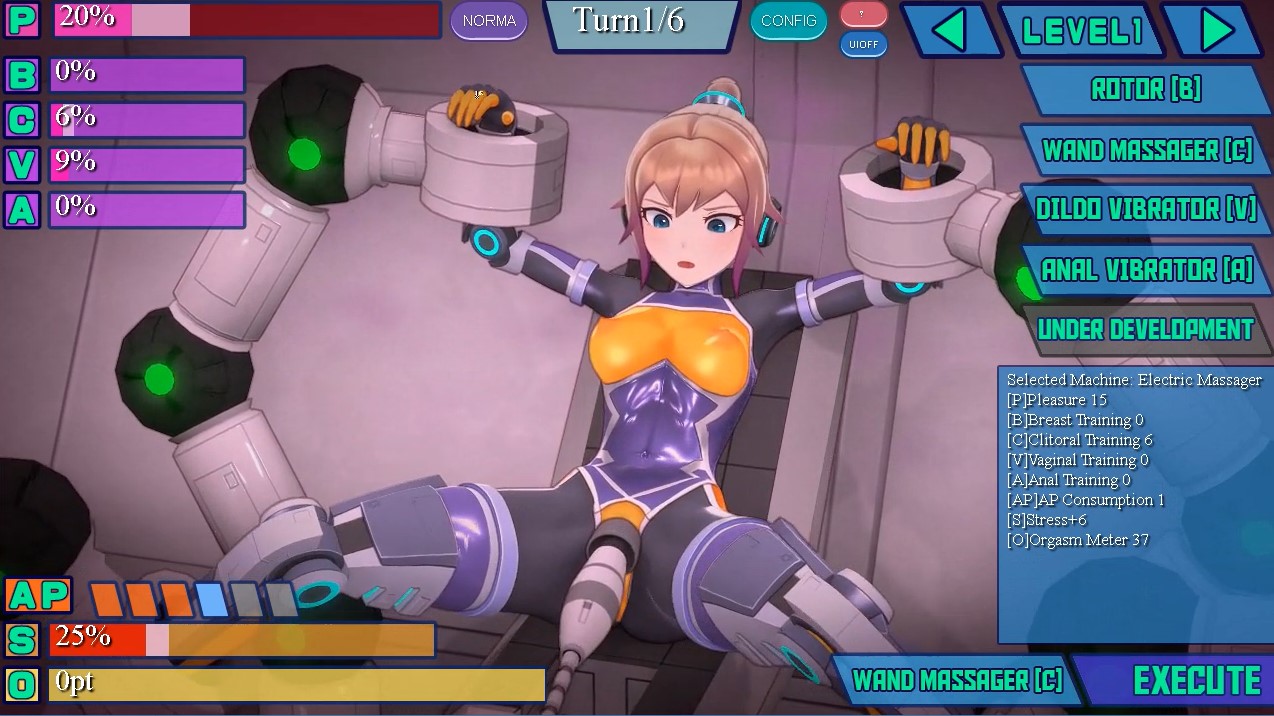
Task: Click the NORMA button
Action: [x=489, y=21]
